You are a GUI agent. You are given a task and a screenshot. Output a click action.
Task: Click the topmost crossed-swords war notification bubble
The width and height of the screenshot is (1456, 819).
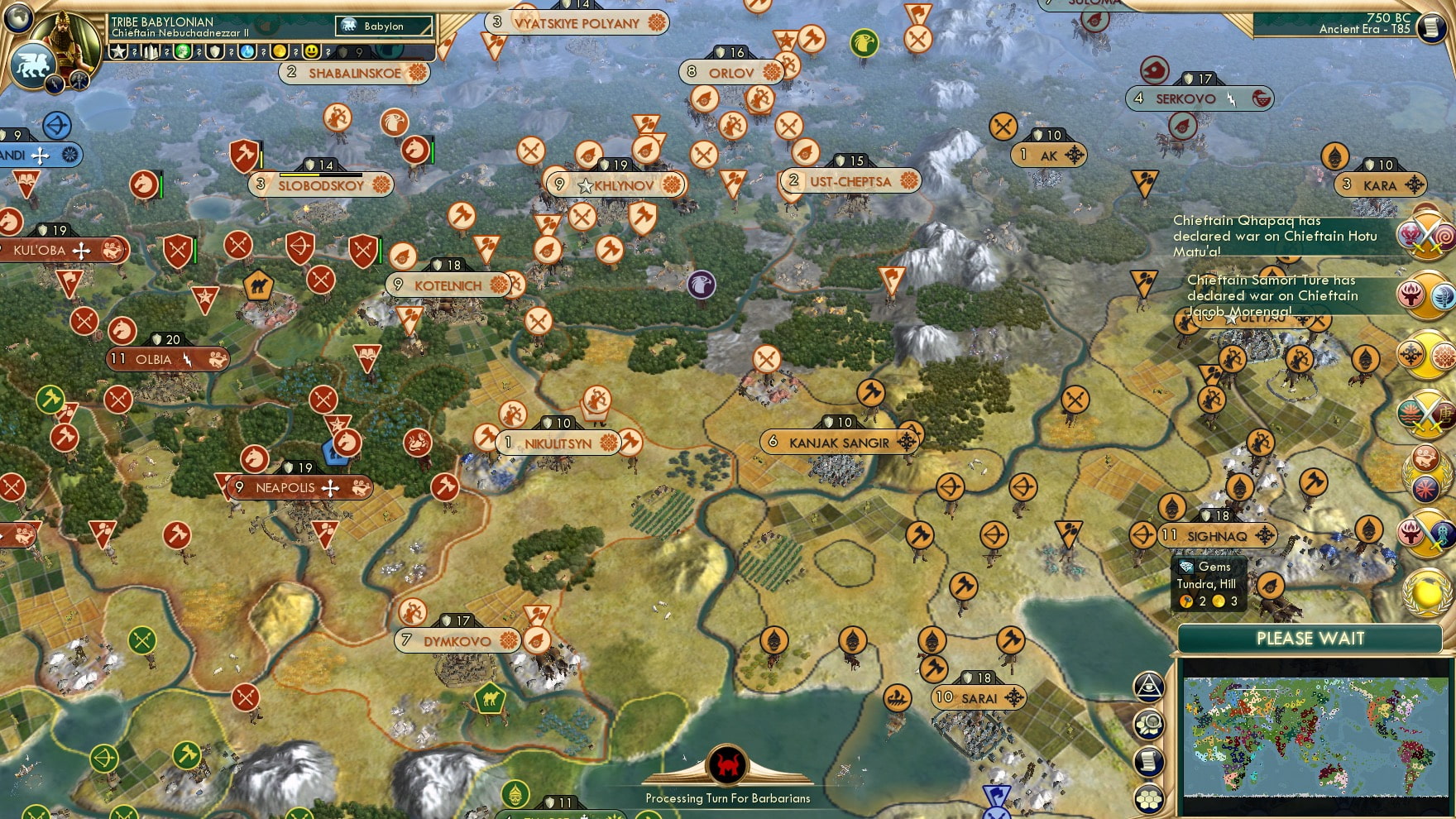click(1425, 237)
